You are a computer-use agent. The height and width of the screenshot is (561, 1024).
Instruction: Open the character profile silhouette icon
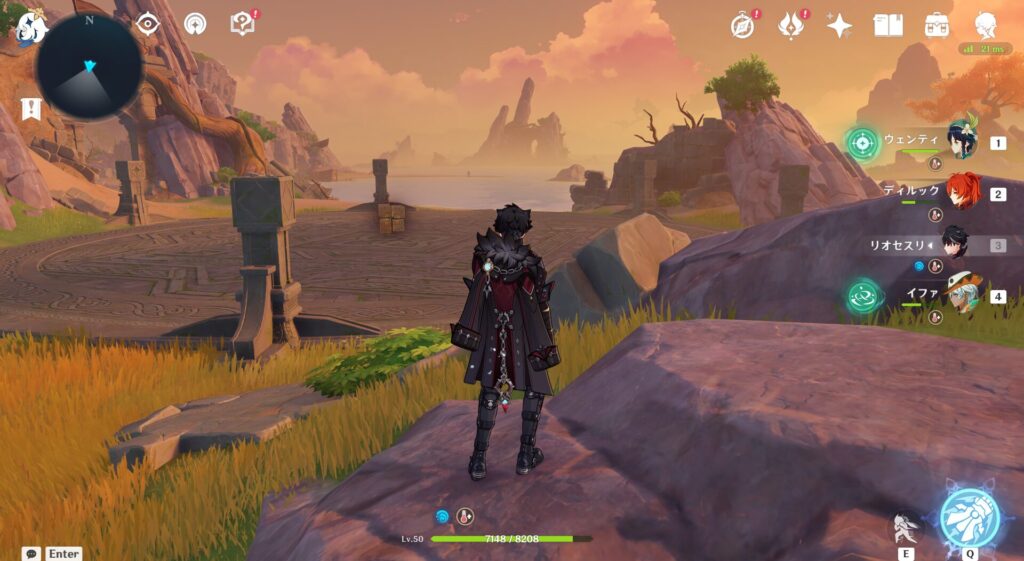tap(986, 24)
